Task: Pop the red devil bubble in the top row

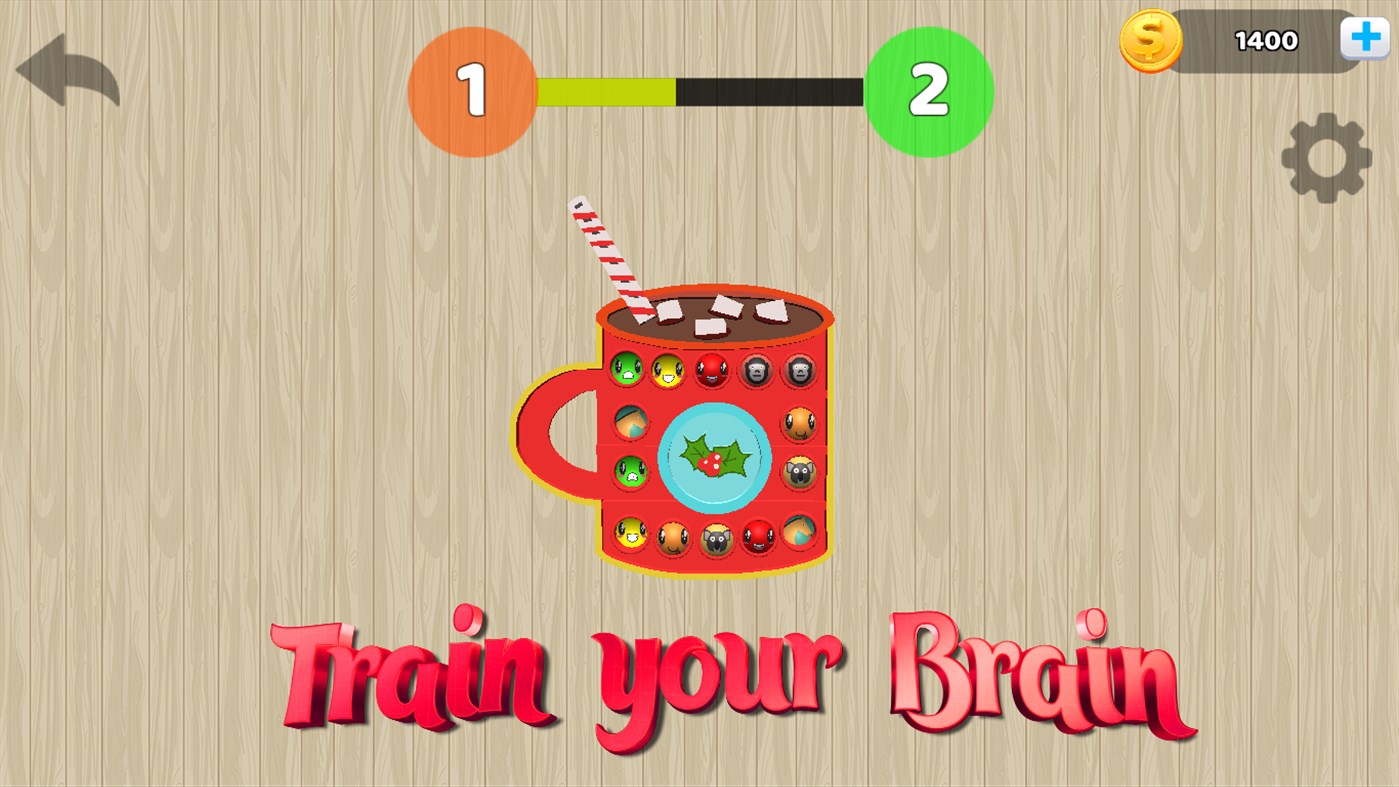Action: coord(710,370)
